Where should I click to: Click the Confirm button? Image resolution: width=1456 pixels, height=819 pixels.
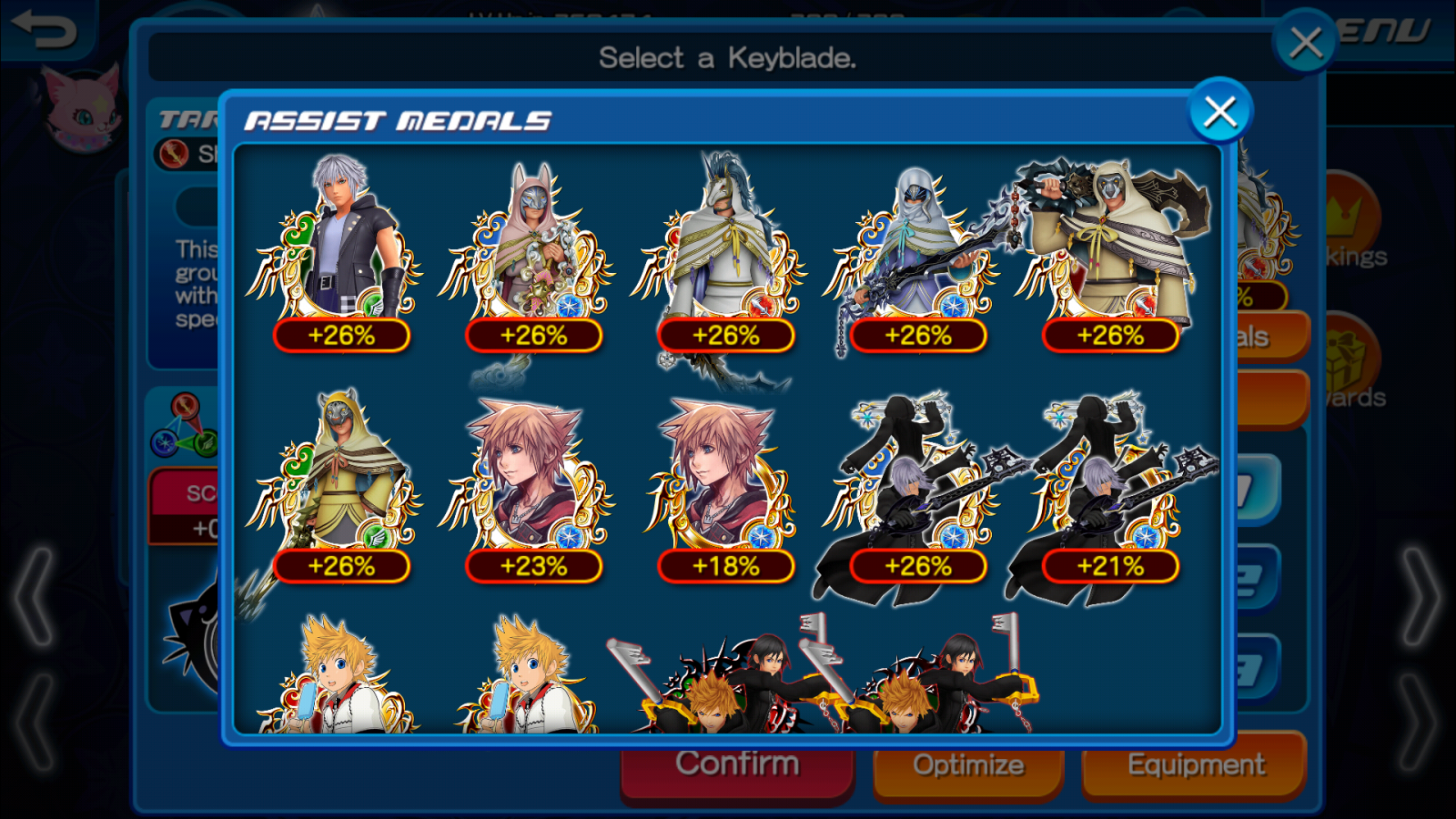tap(737, 765)
